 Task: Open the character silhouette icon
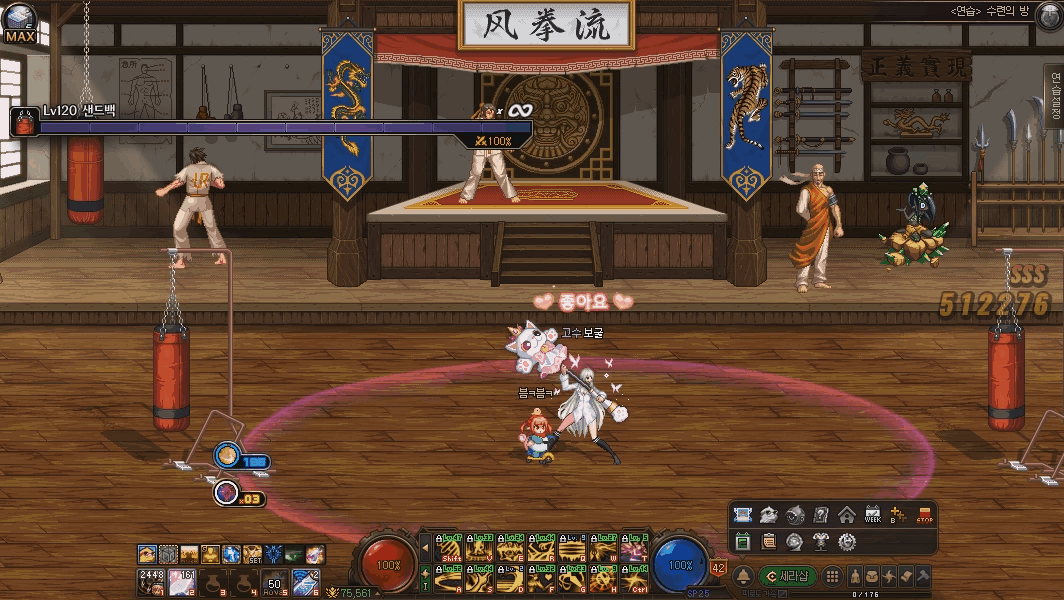coord(857,577)
